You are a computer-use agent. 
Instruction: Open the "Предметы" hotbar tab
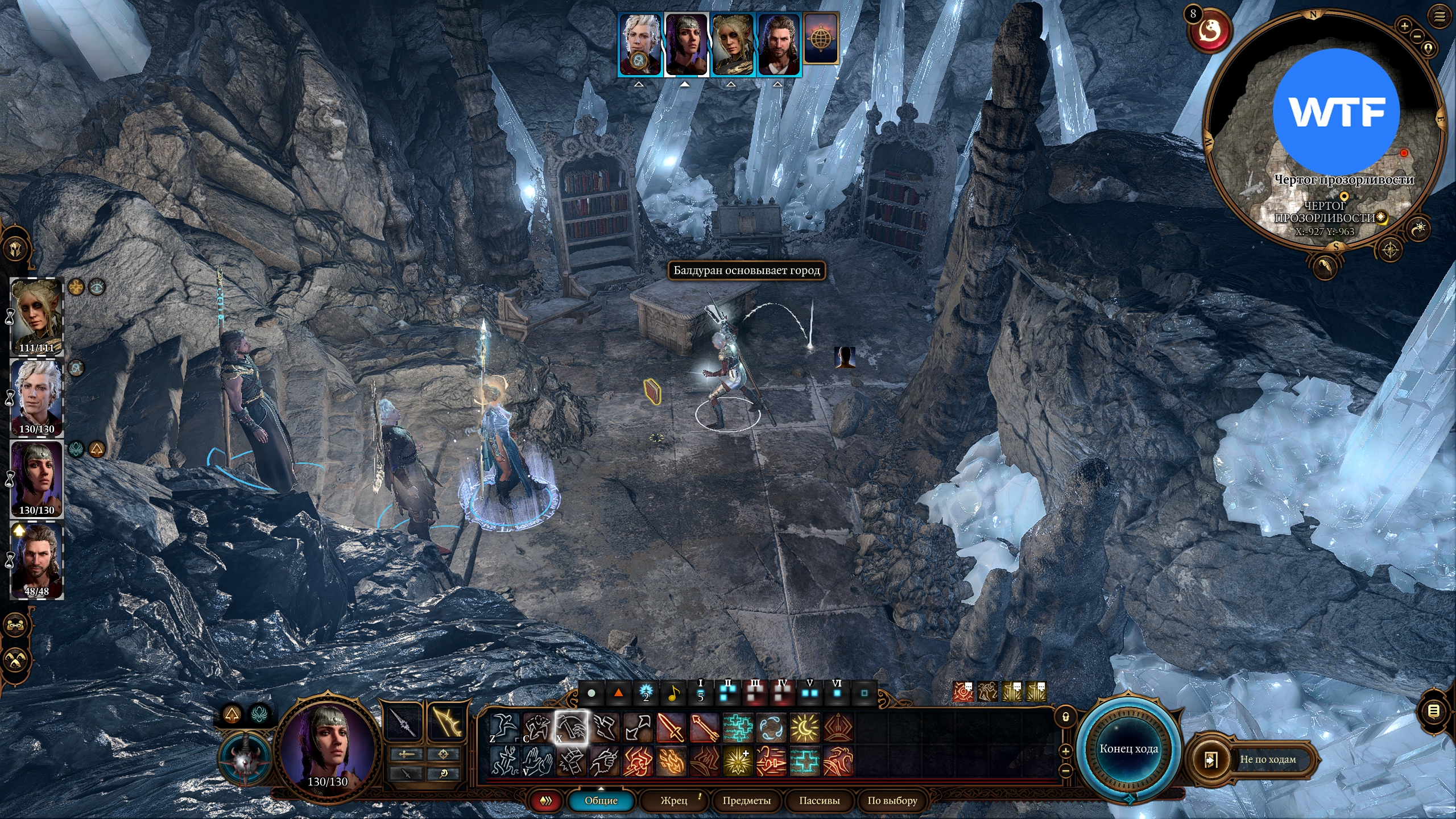(x=746, y=801)
